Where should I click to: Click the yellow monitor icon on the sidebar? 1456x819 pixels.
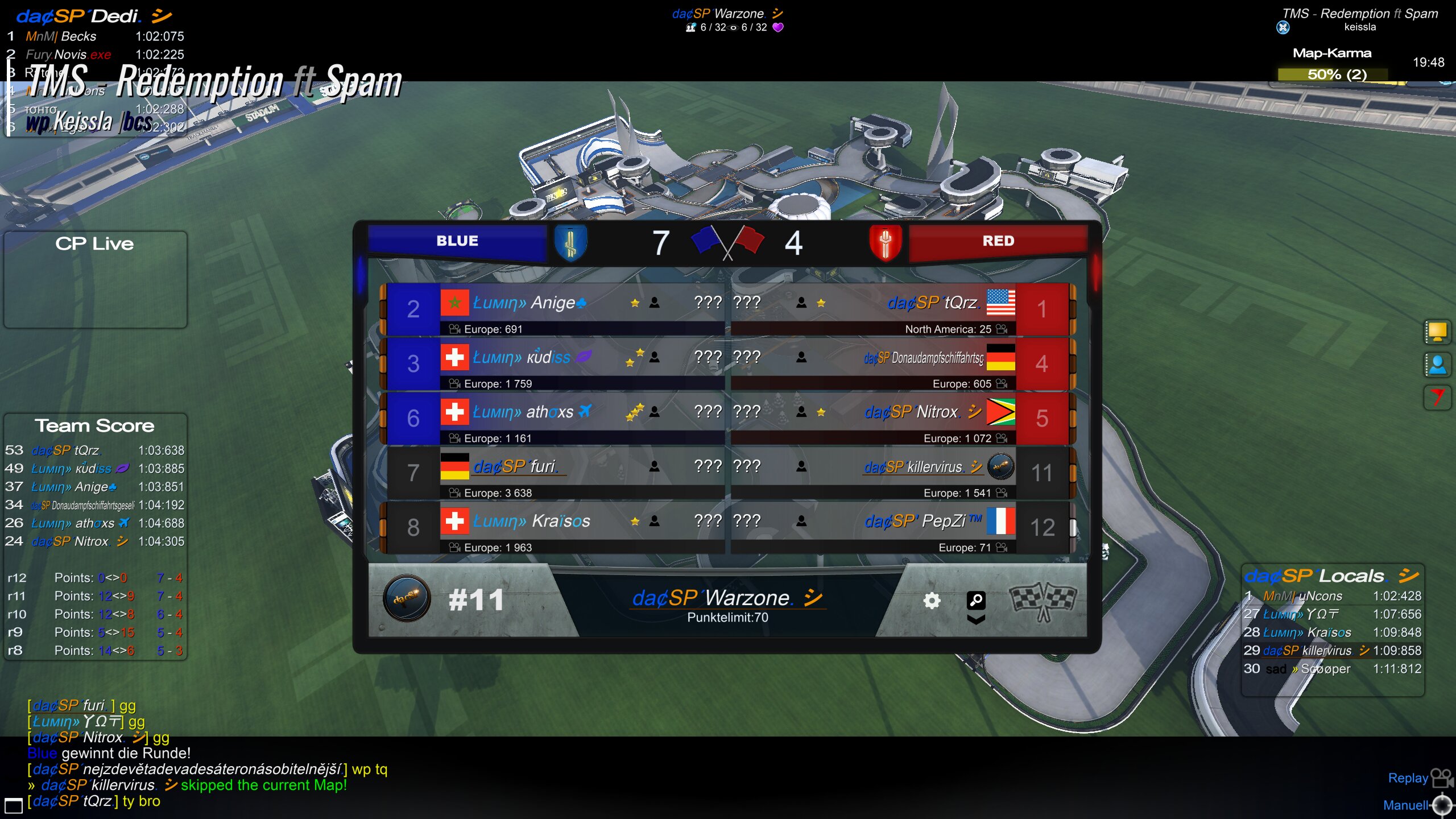1437,332
